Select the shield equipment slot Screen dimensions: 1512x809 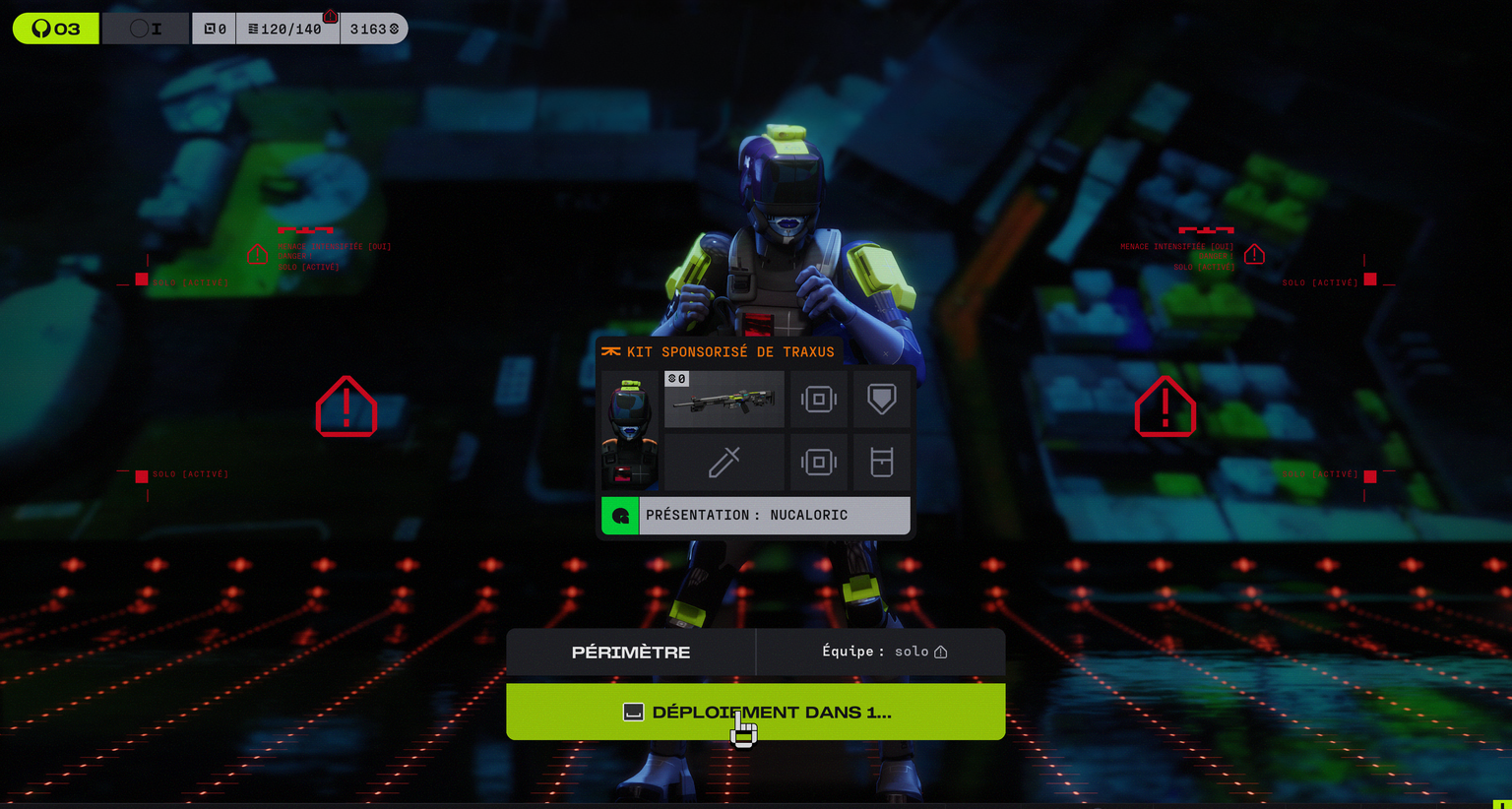(x=881, y=400)
